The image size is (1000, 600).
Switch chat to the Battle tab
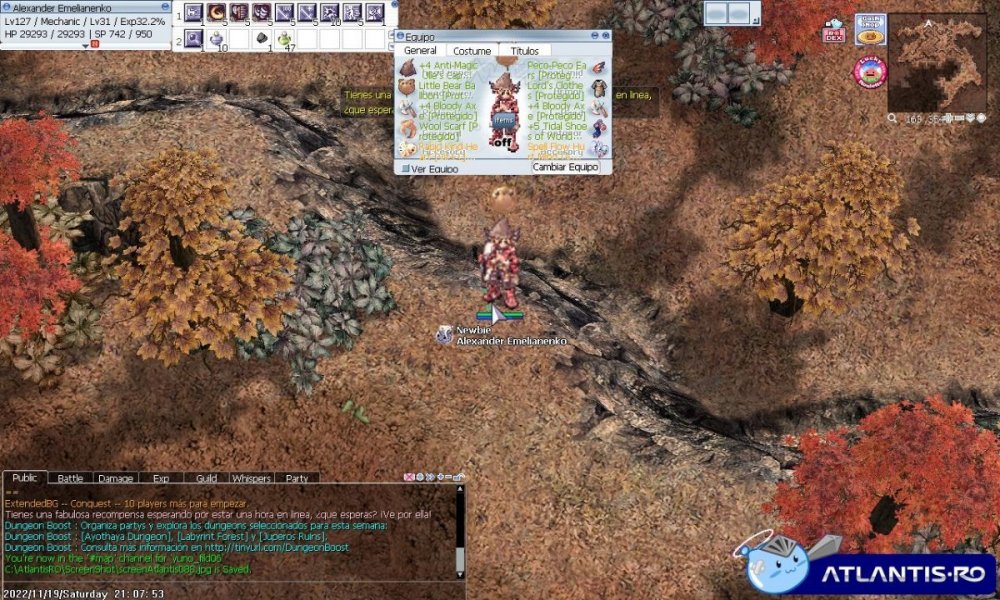70,478
